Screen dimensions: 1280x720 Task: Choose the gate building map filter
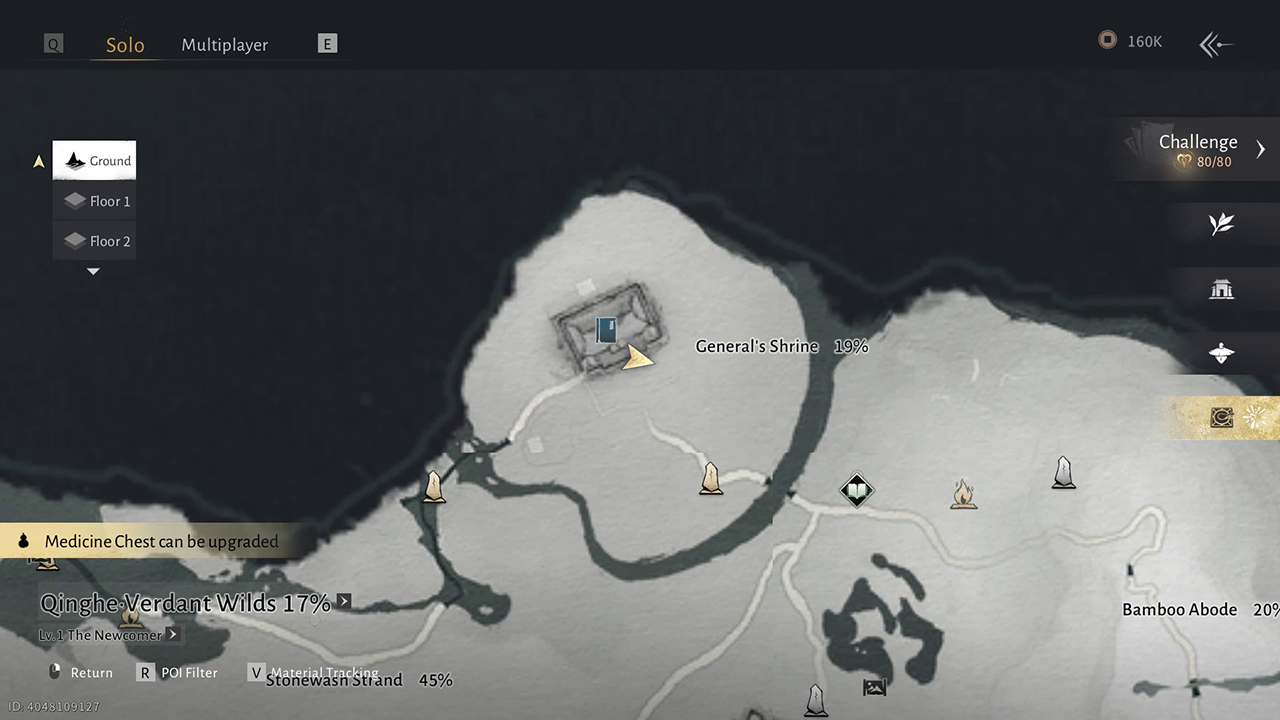click(1221, 290)
